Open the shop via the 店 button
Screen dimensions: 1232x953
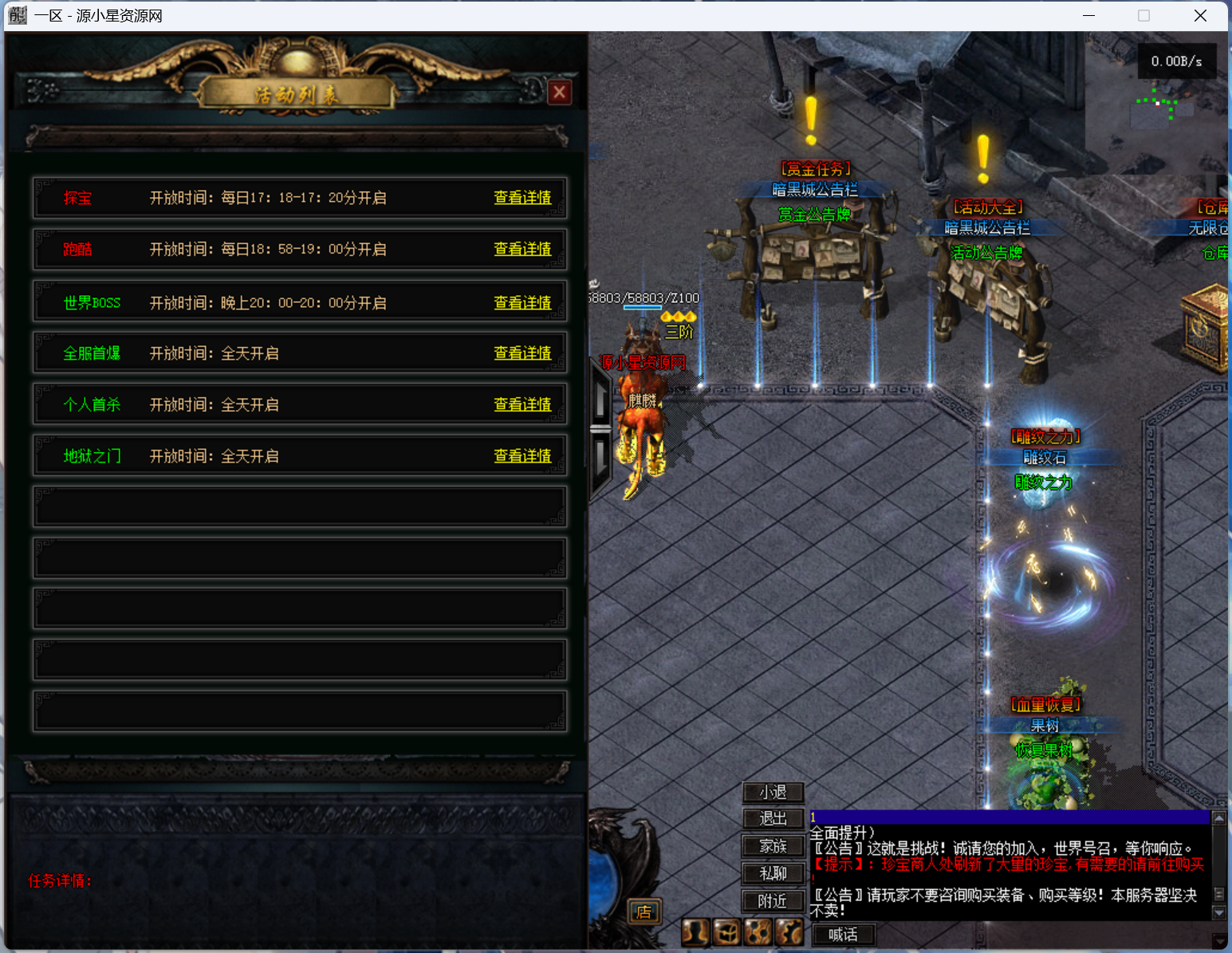[x=644, y=912]
